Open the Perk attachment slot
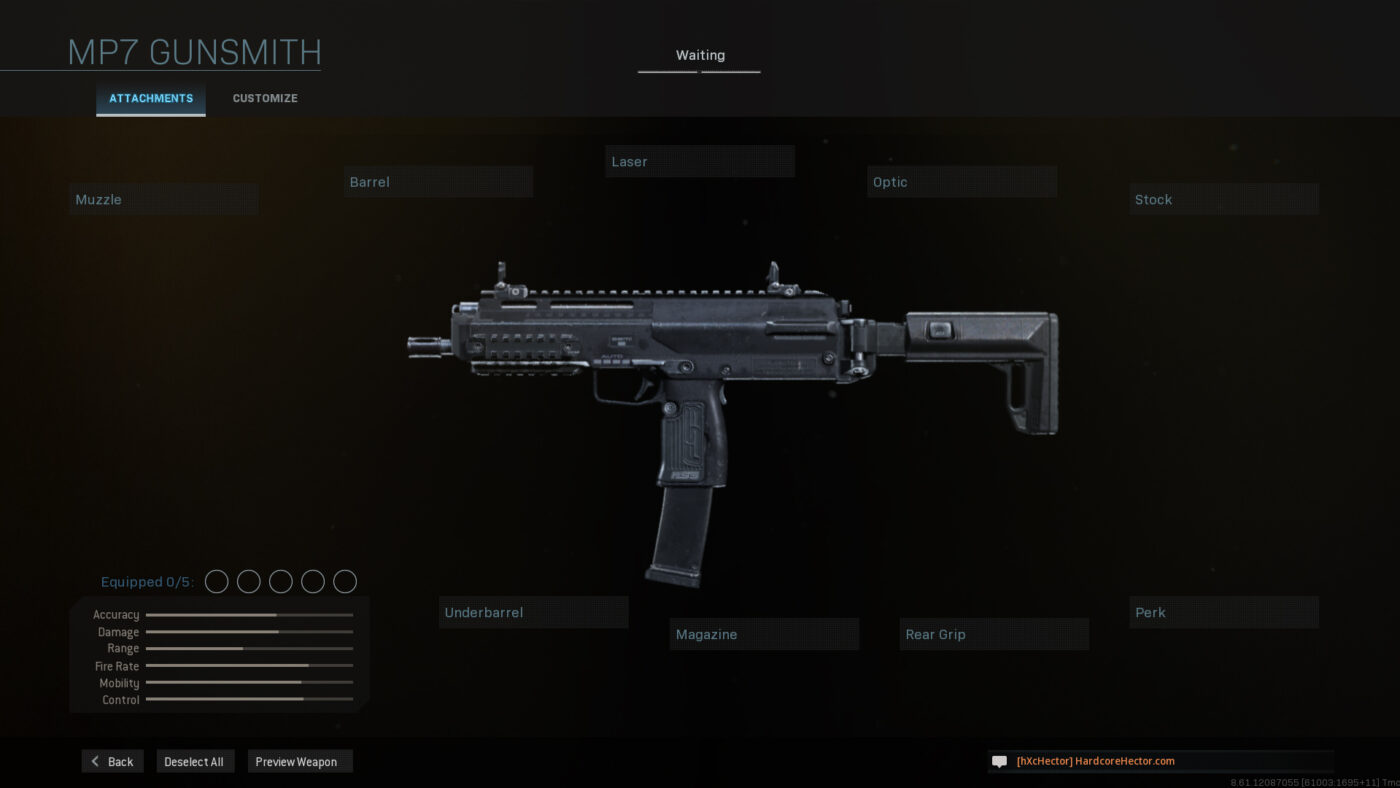 coord(1223,612)
